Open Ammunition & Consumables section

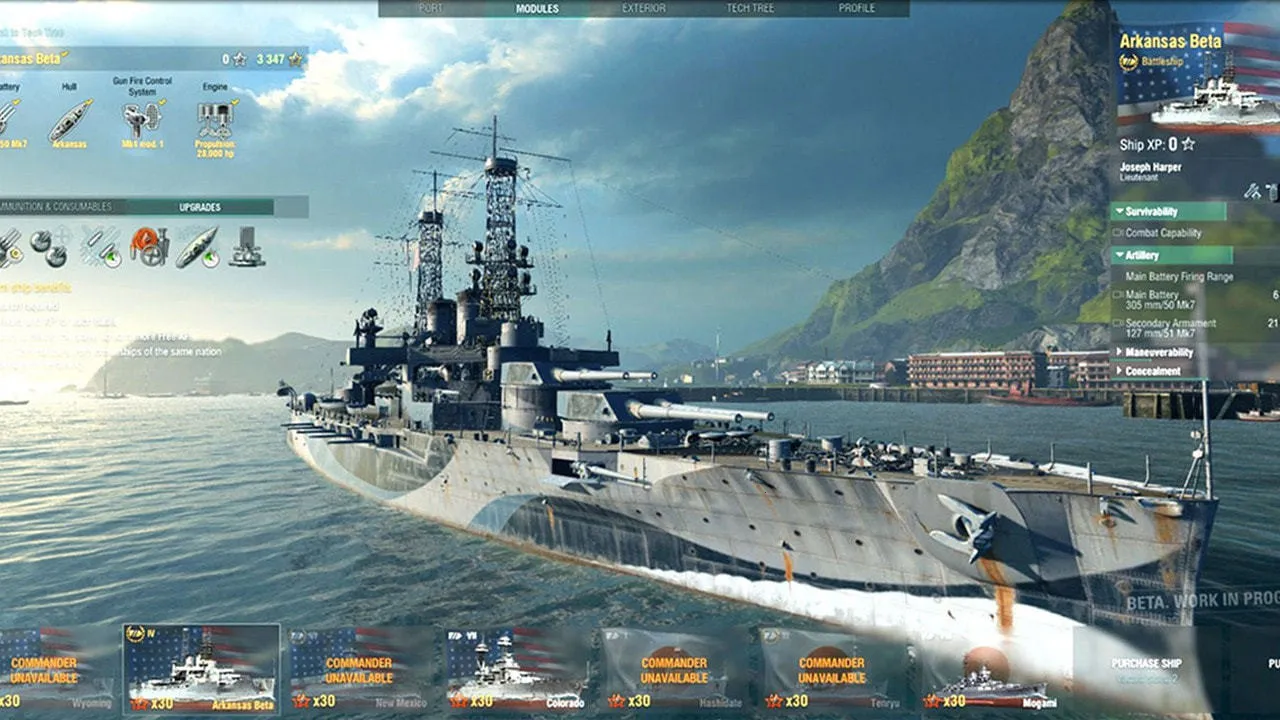[x=60, y=207]
